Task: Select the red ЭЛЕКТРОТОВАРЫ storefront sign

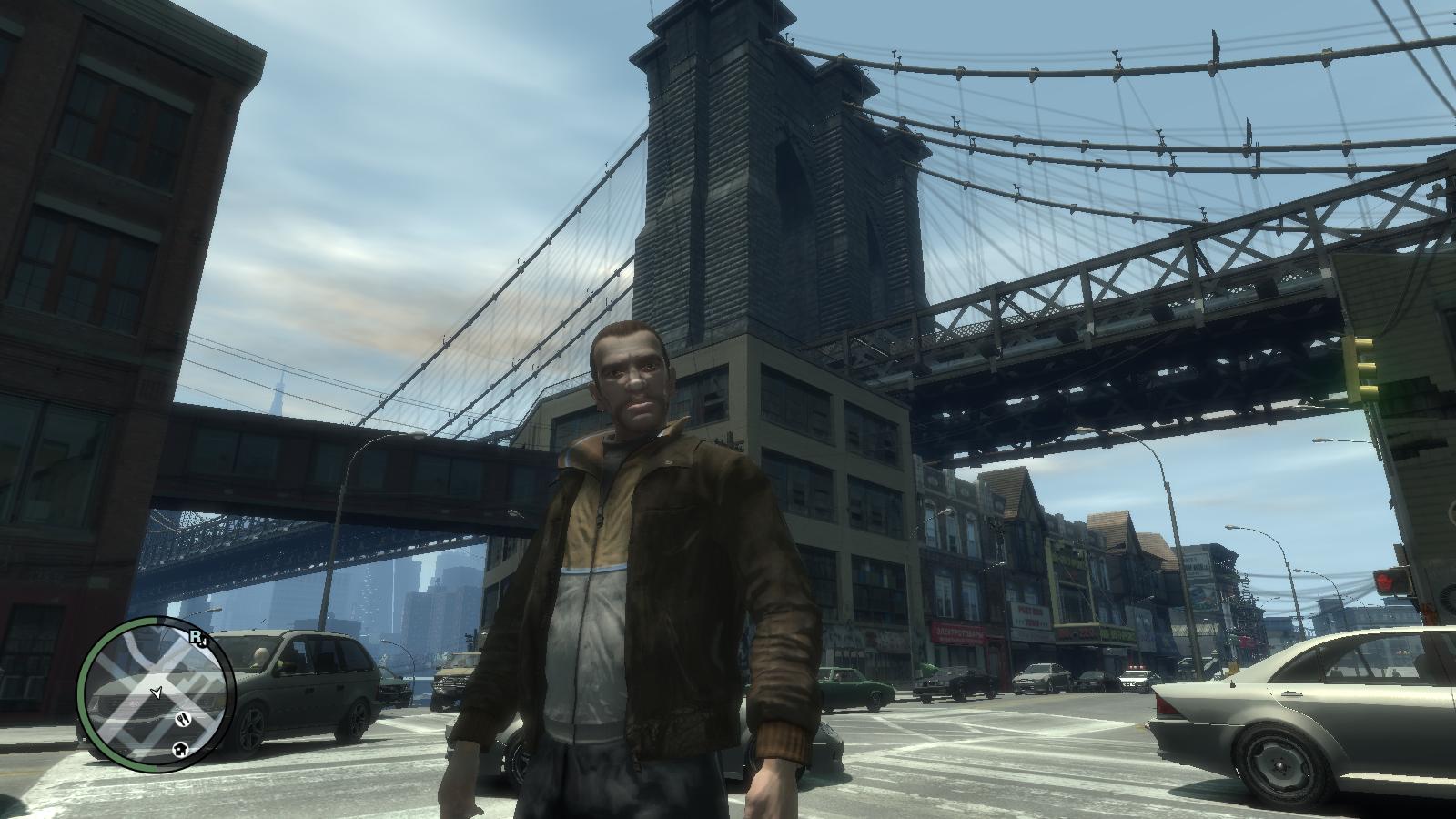Action: (960, 632)
